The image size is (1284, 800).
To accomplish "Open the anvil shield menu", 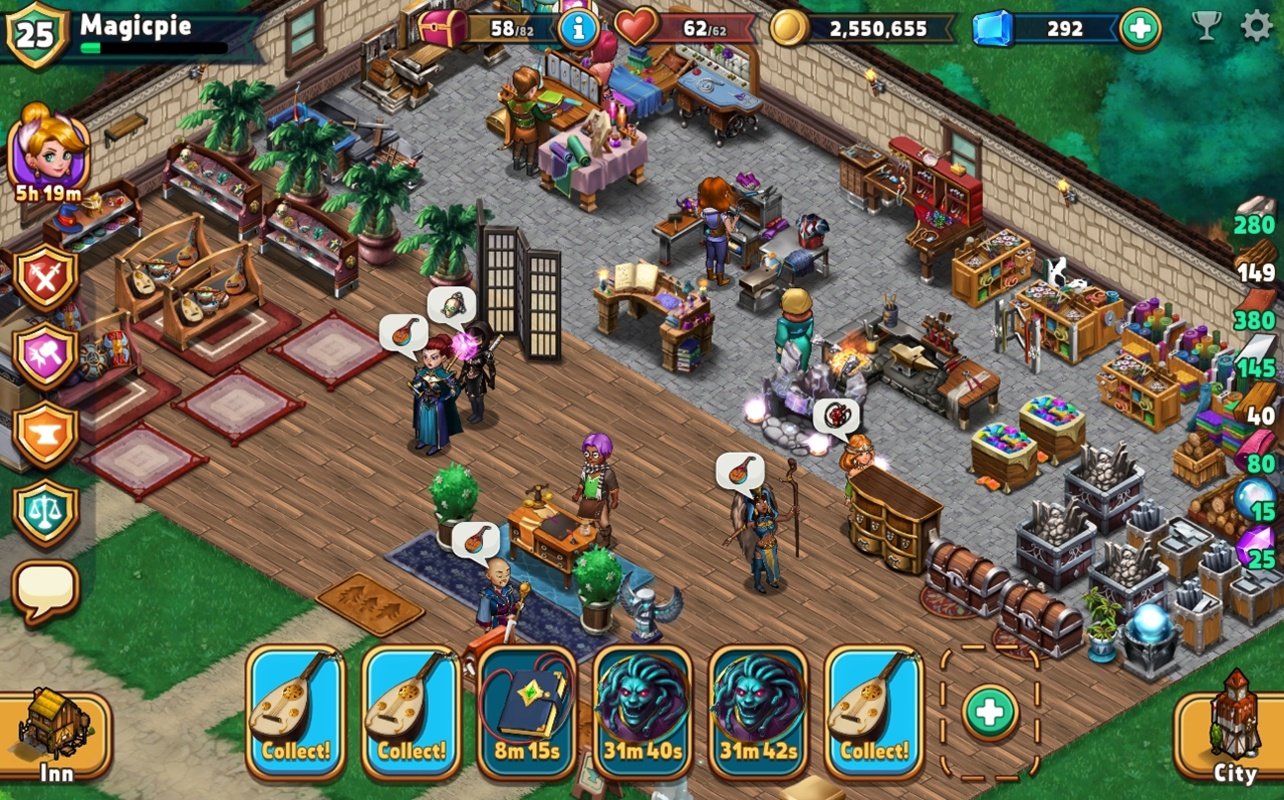I will [45, 434].
